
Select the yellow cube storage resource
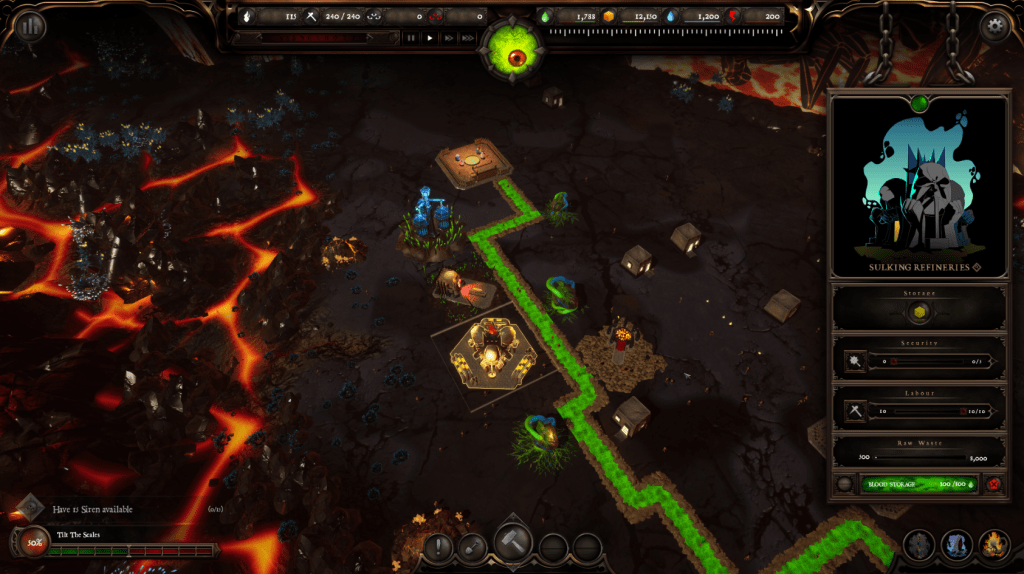point(919,313)
